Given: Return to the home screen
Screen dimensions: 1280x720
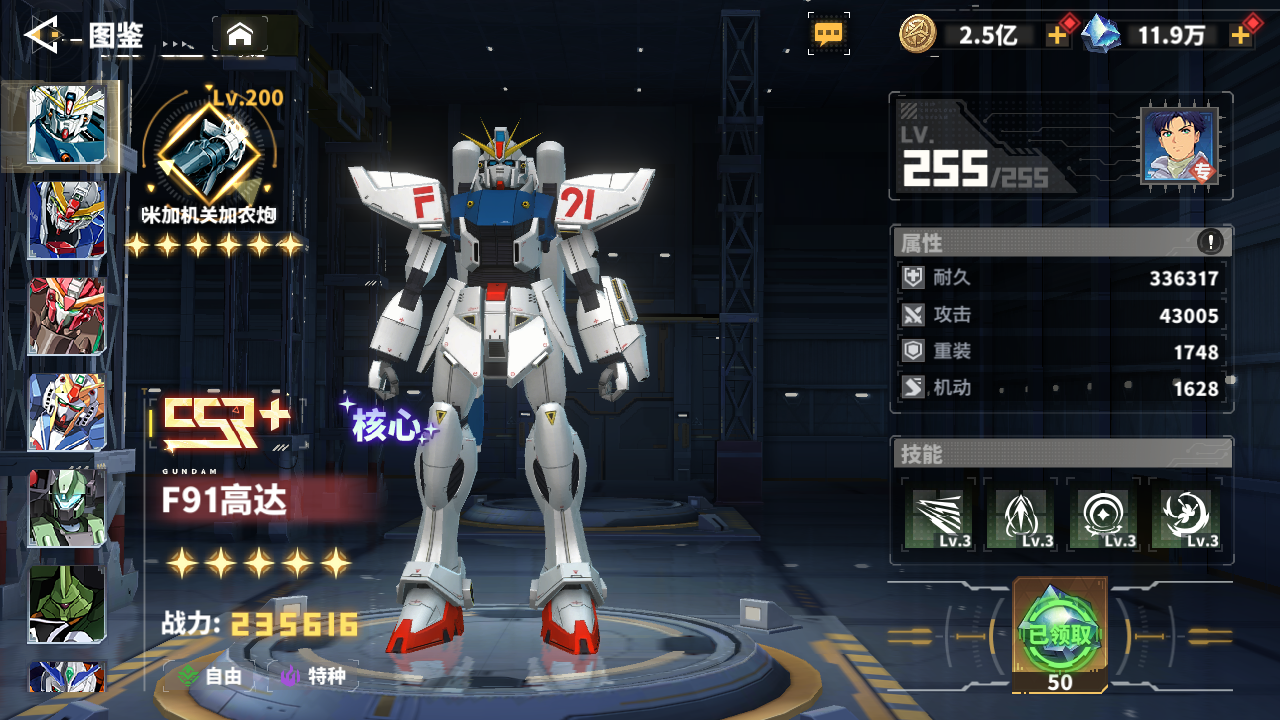Looking at the screenshot, I should [x=239, y=35].
